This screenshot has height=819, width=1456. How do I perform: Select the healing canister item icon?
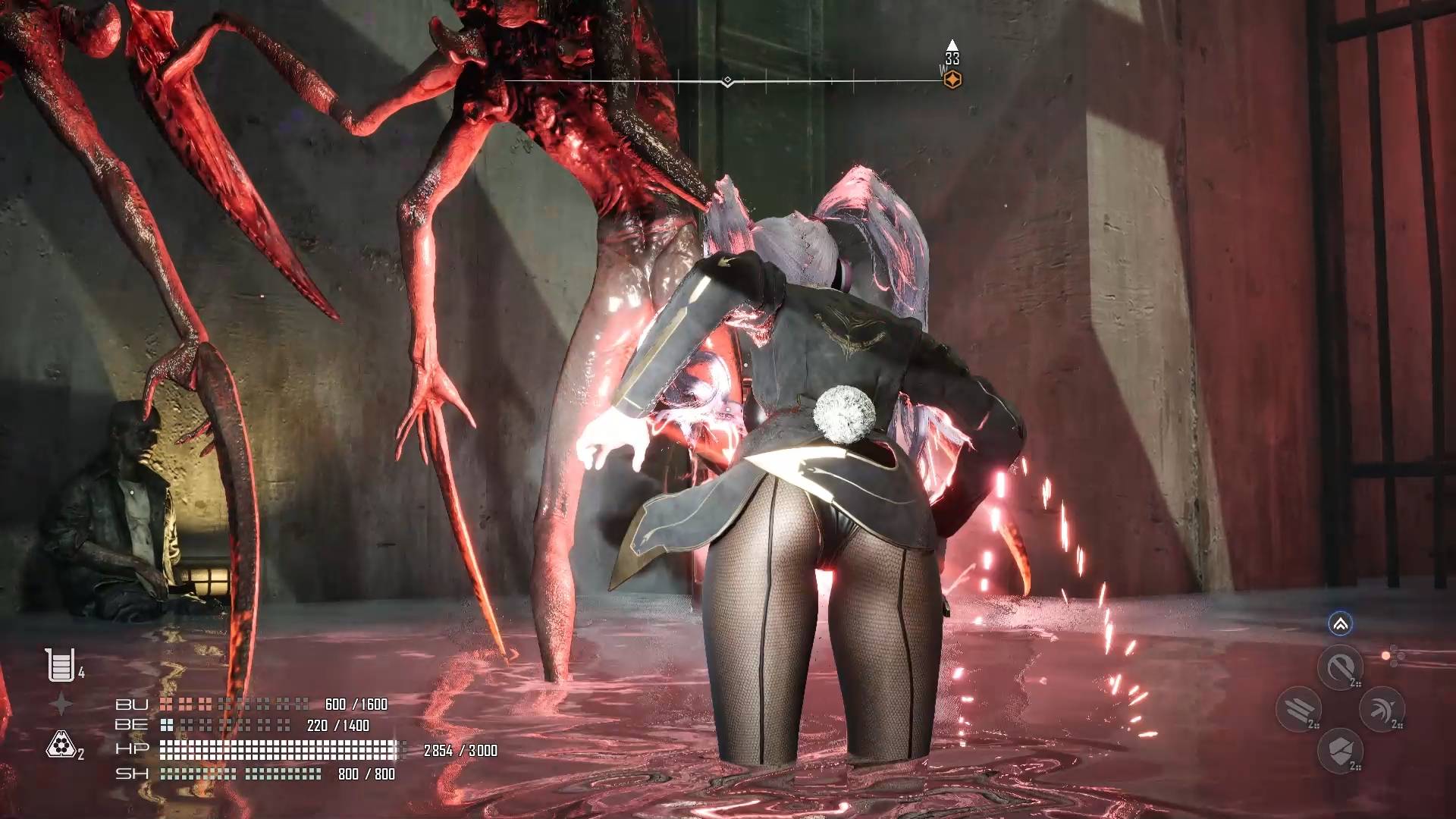(x=60, y=665)
